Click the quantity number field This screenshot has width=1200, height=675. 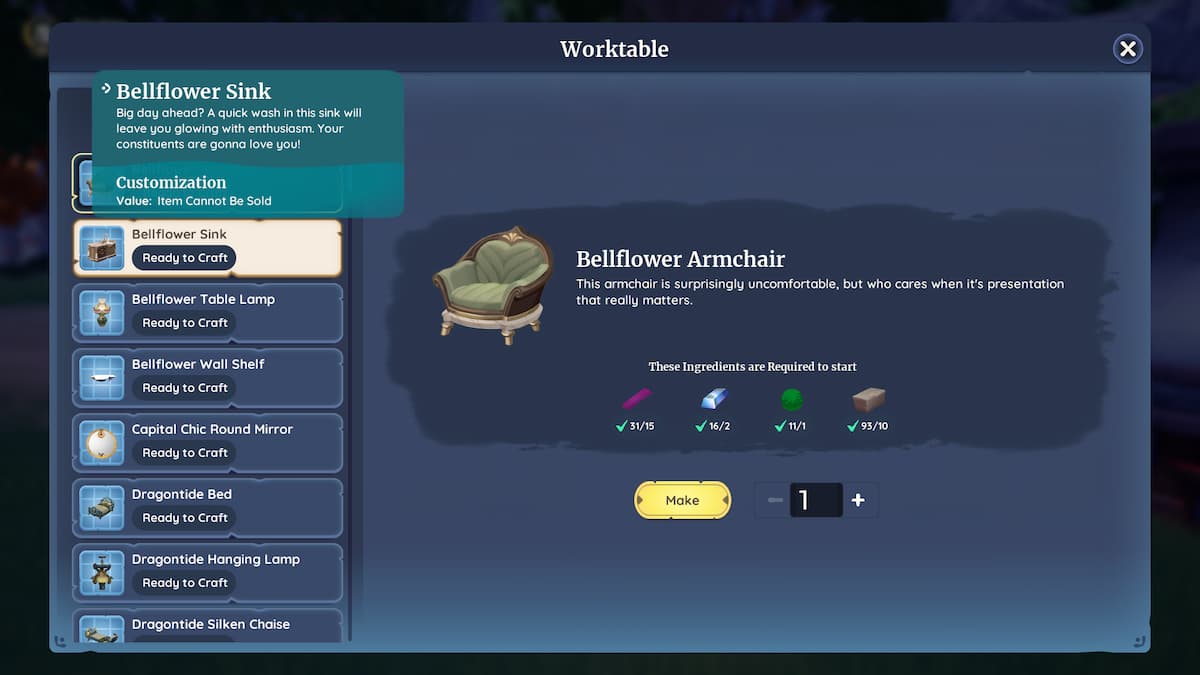point(816,500)
